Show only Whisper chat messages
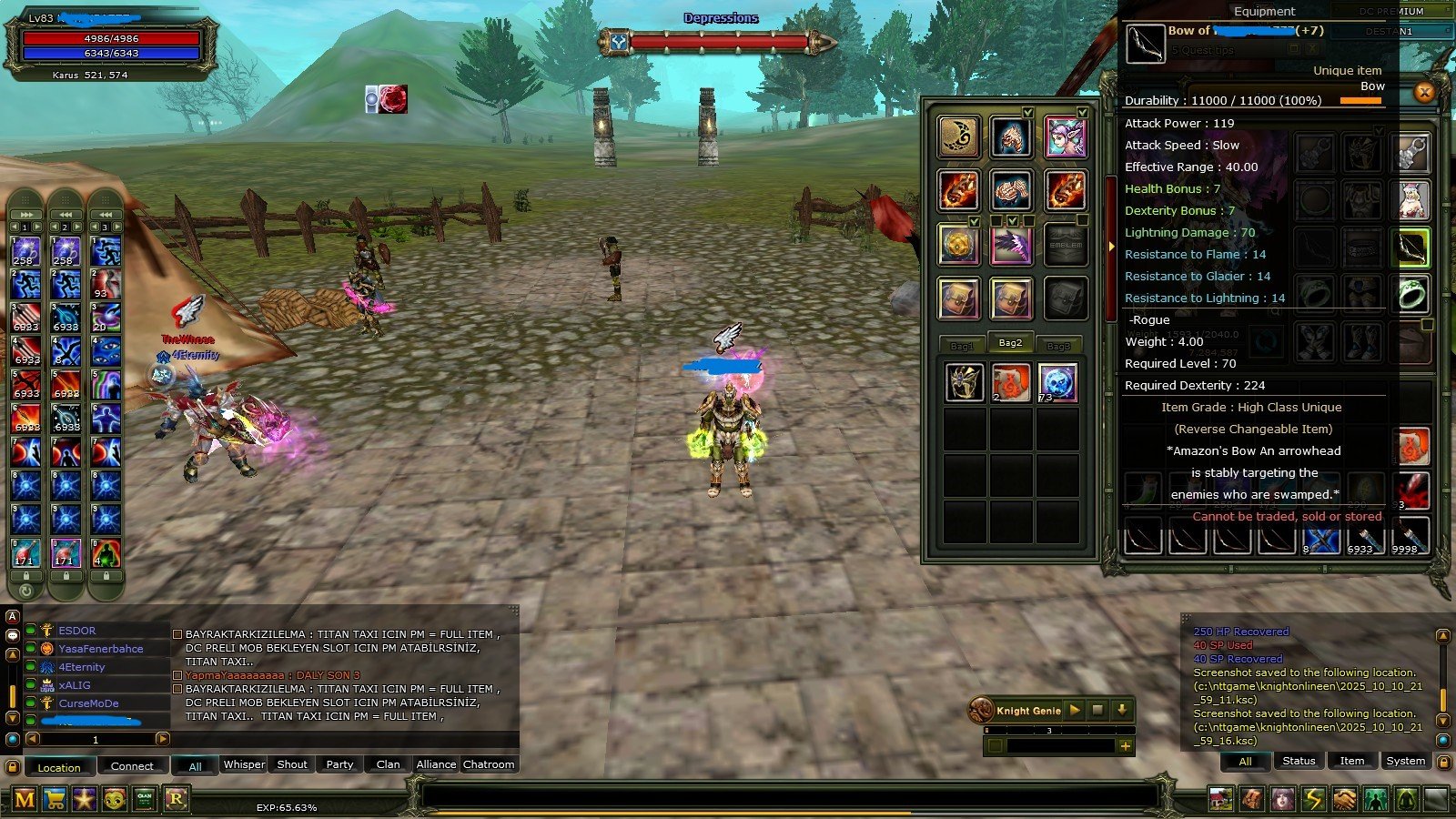This screenshot has width=1456, height=819. (244, 764)
